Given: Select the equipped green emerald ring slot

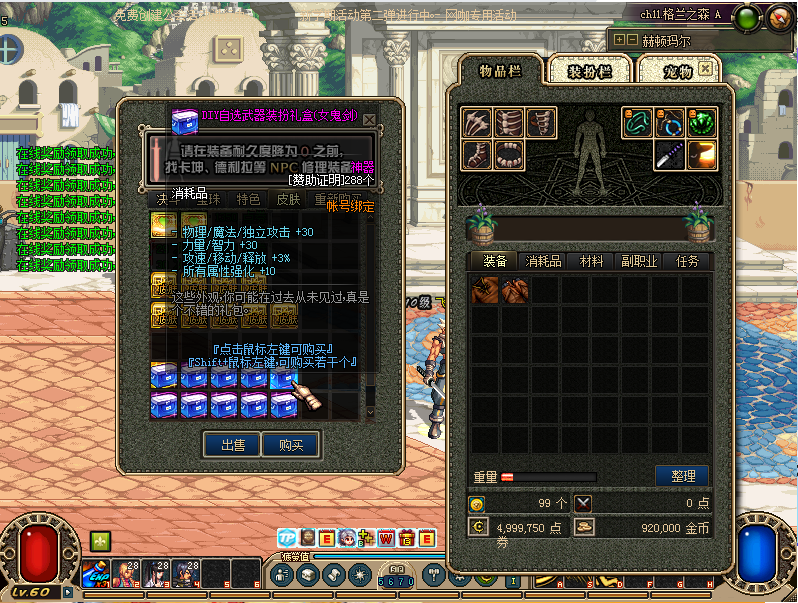Looking at the screenshot, I should pos(702,123).
